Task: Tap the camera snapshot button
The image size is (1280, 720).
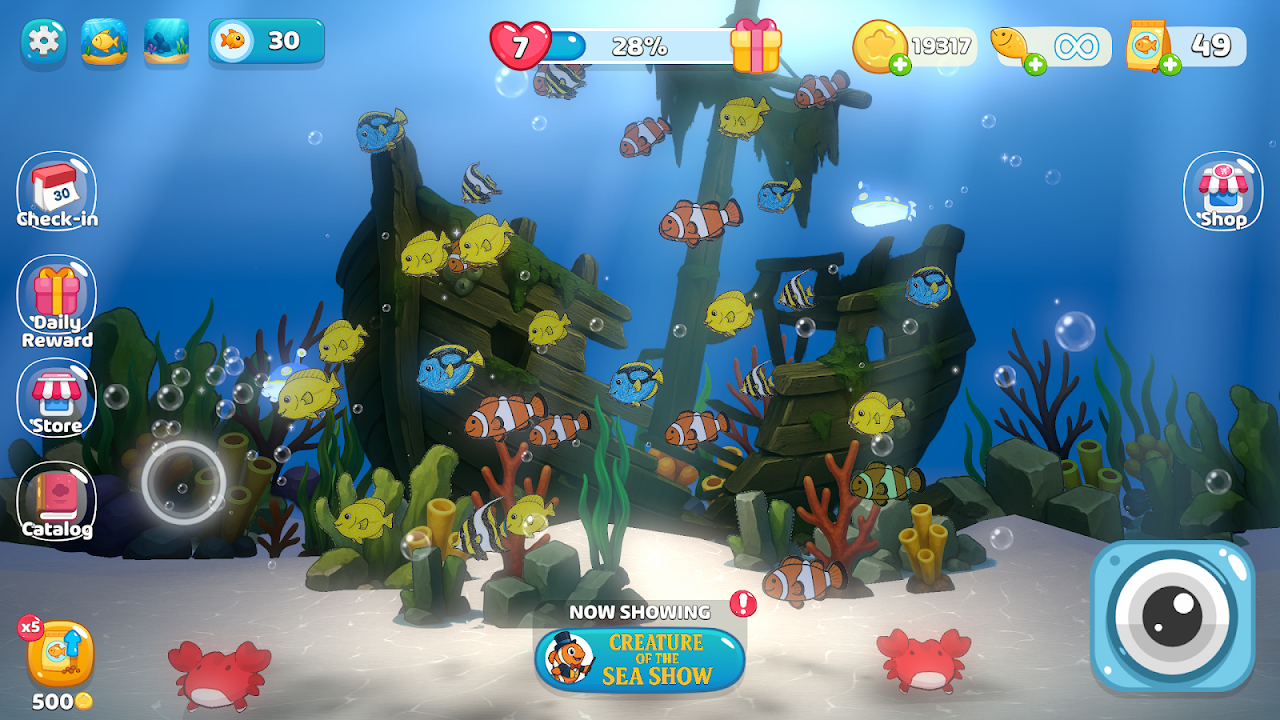Action: (x=1172, y=615)
